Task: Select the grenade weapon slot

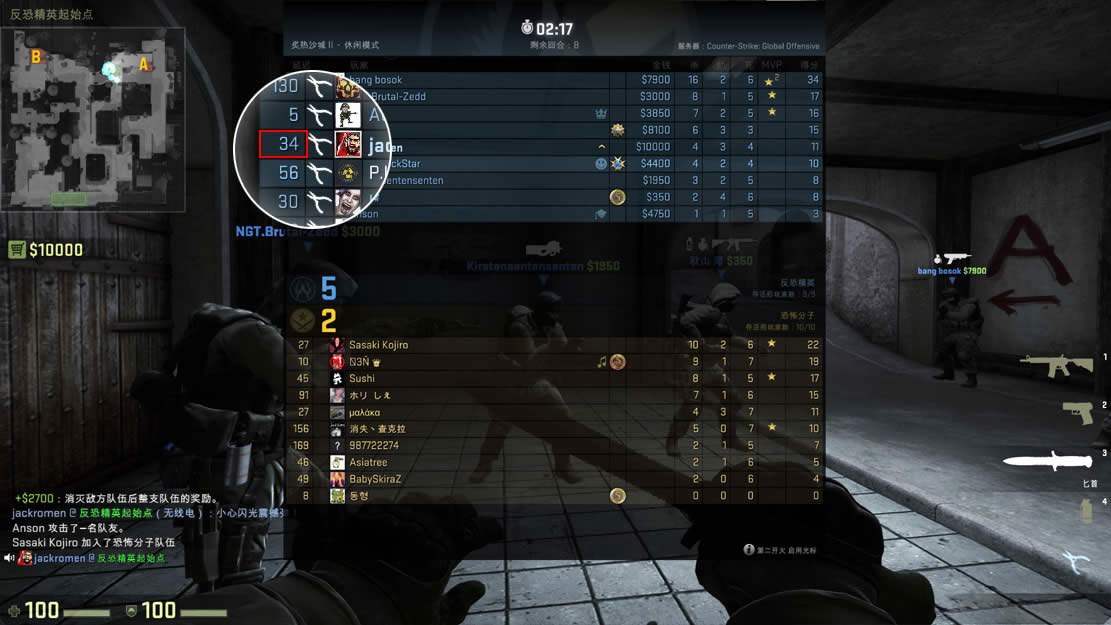Action: click(1085, 510)
